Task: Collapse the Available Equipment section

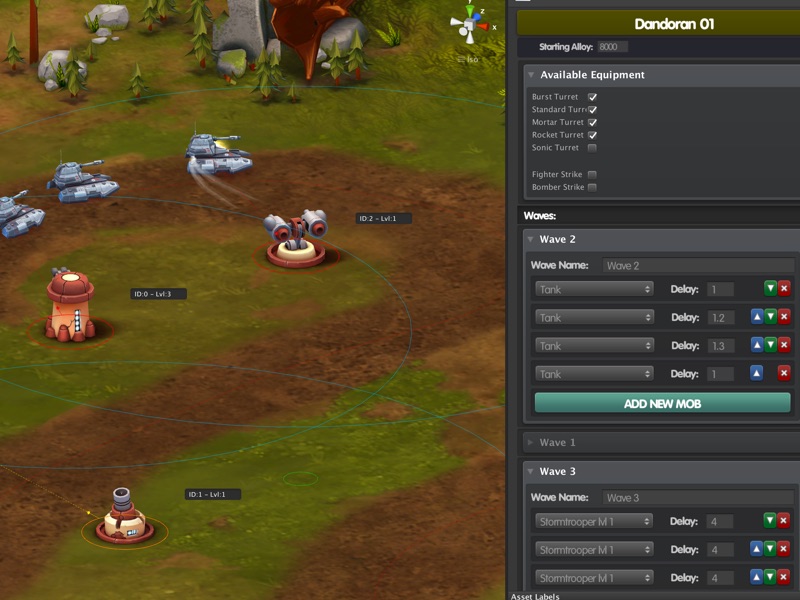Action: 531,75
